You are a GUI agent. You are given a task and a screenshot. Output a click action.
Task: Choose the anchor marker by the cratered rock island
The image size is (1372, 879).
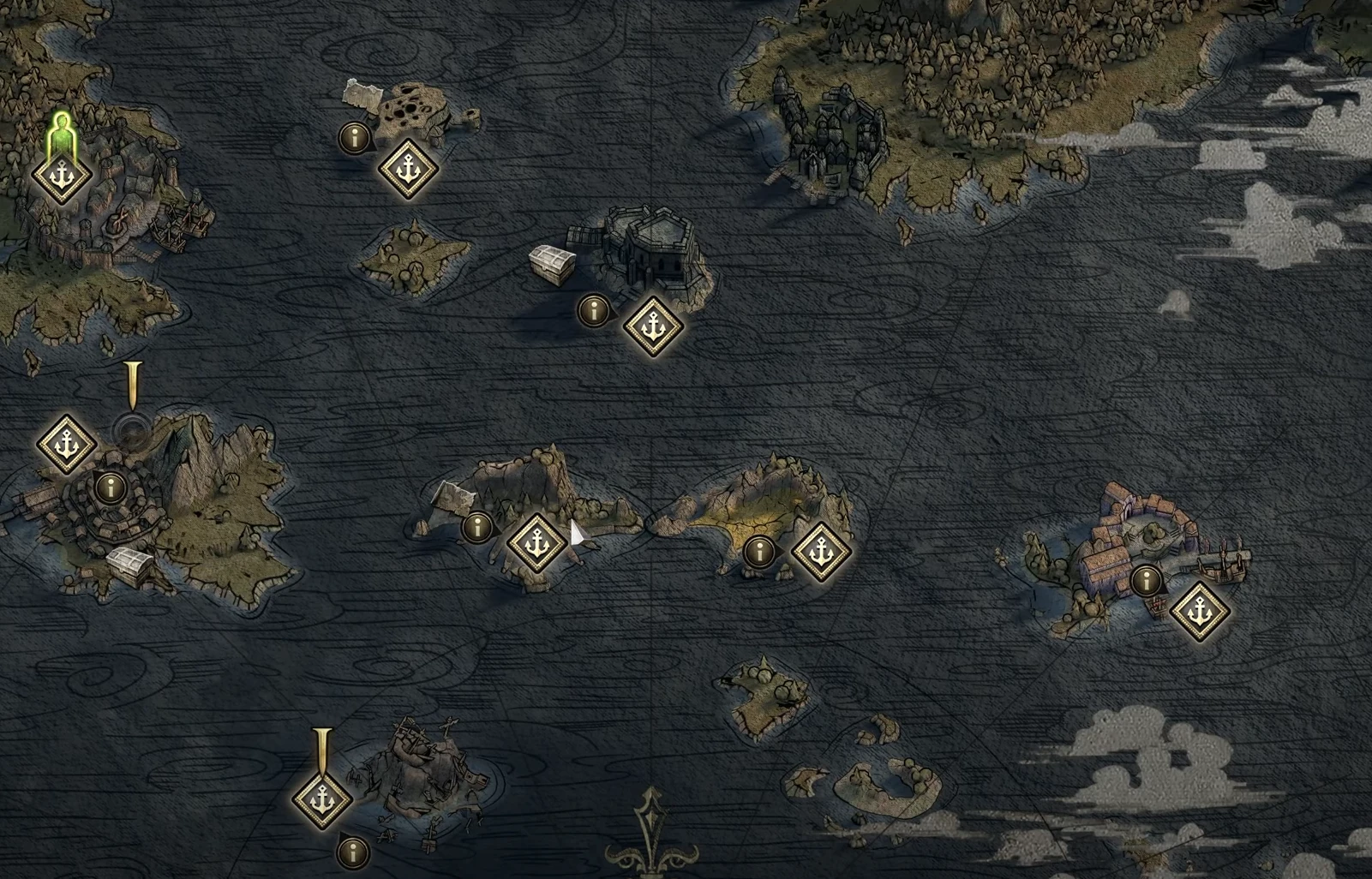[409, 169]
